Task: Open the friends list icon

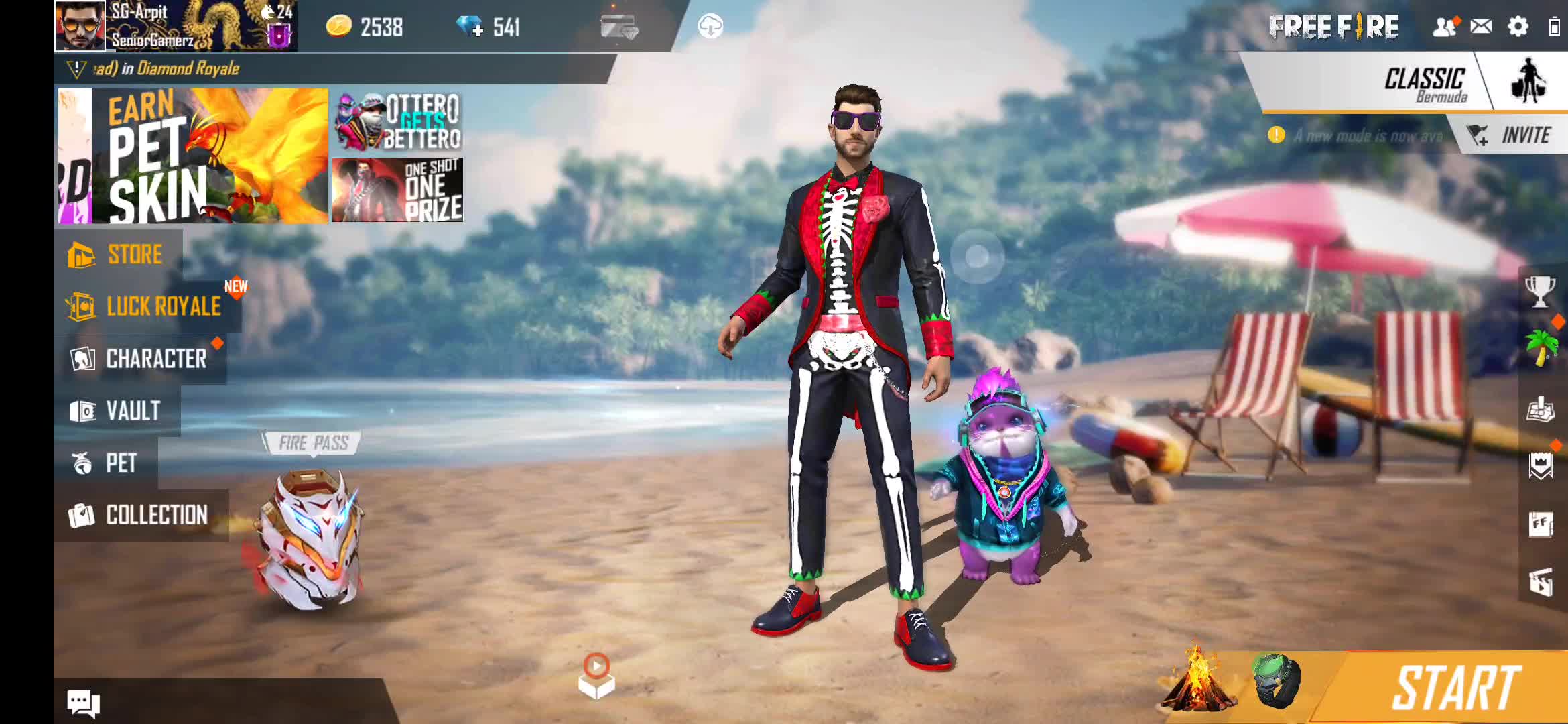Action: pos(1445,27)
